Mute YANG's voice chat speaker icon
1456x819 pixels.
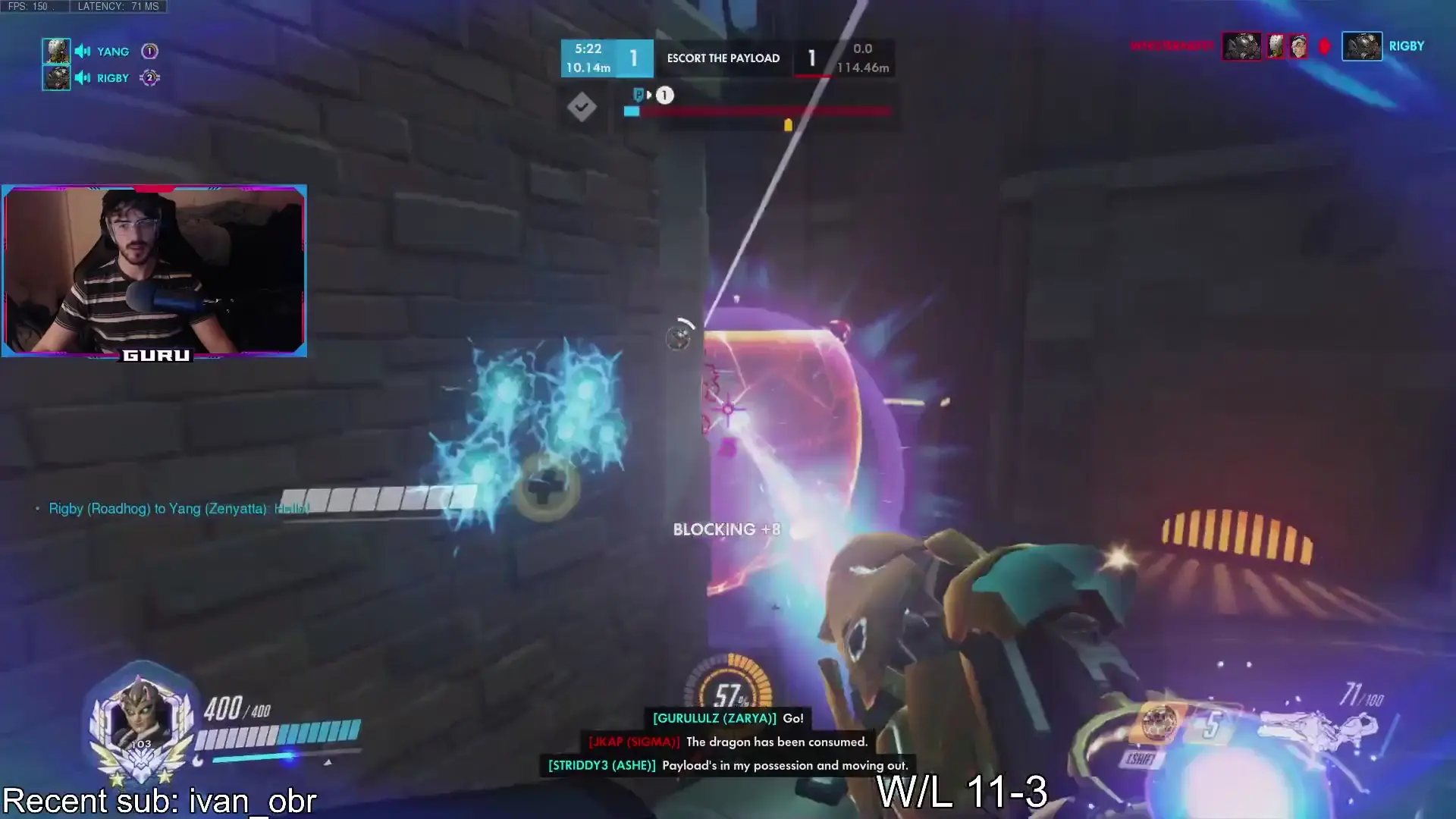(82, 51)
